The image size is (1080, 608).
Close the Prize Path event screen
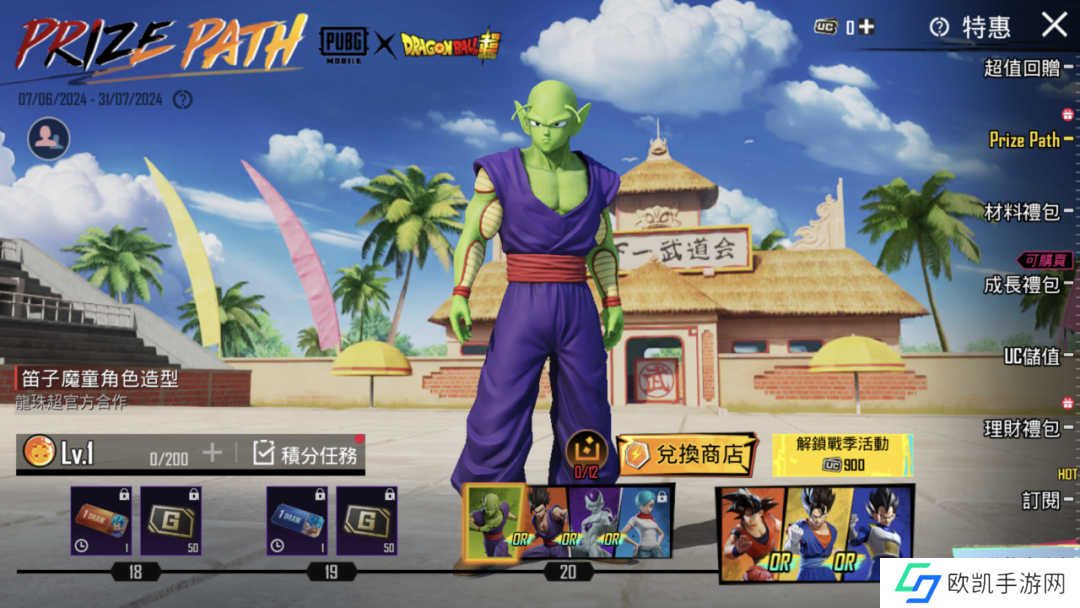point(1054,25)
